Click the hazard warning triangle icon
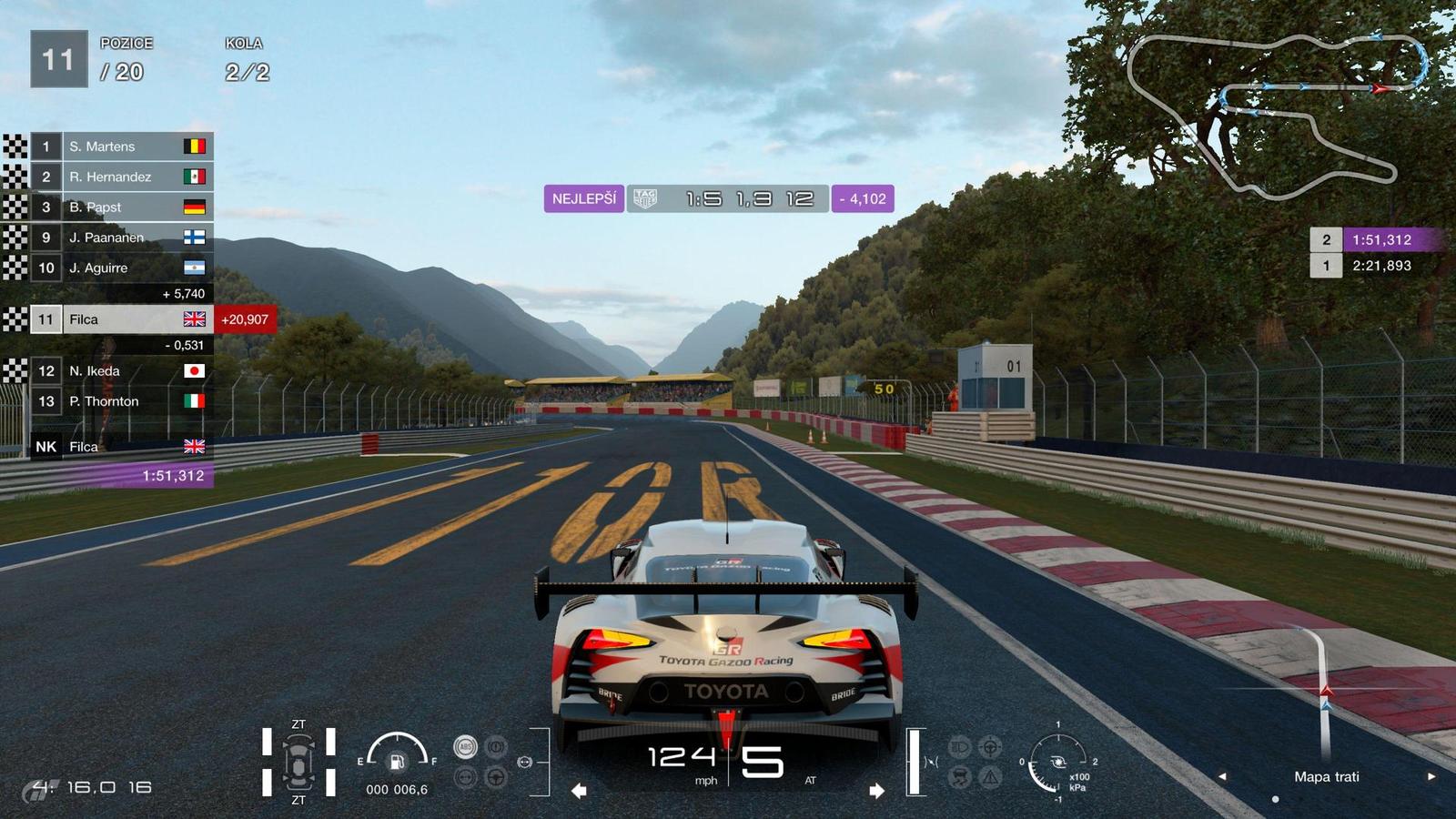Viewport: 1456px width, 819px height. point(991,777)
